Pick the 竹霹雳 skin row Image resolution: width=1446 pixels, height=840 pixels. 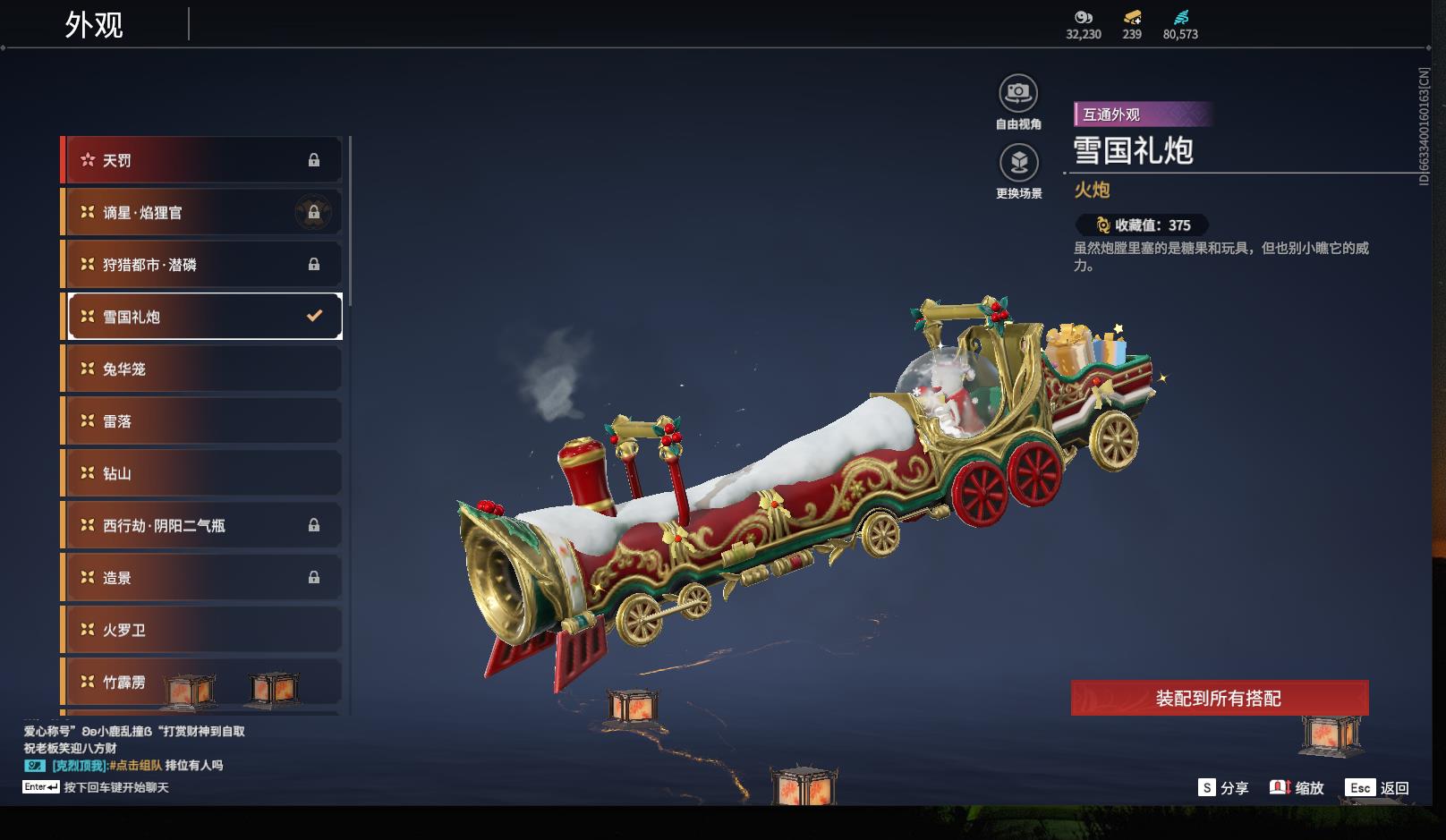(201, 682)
